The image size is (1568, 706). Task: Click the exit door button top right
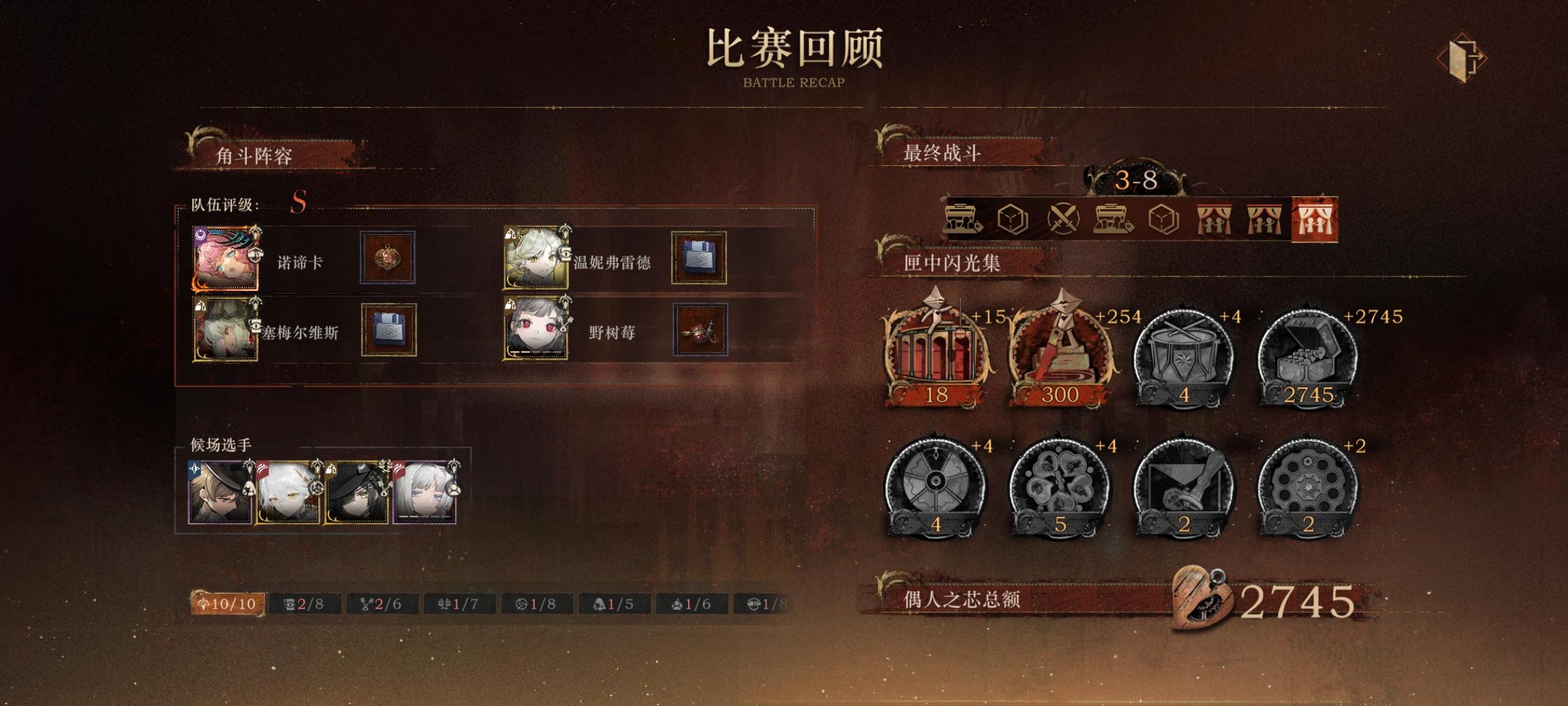[x=1463, y=58]
